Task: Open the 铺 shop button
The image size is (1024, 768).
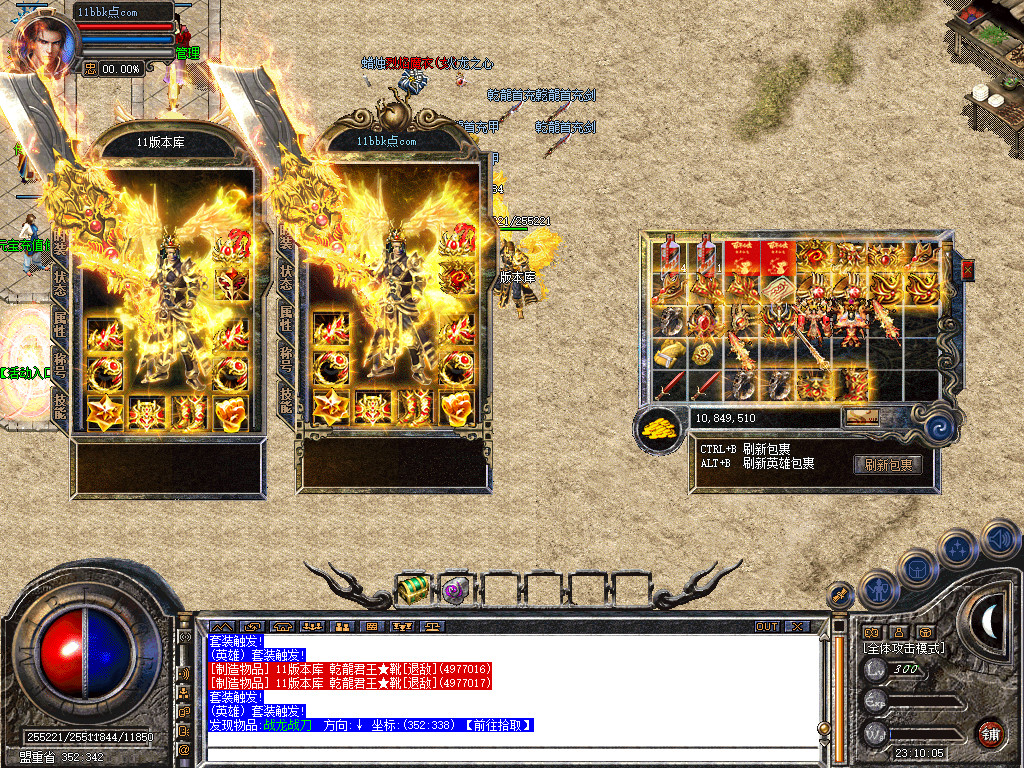Action: tap(991, 732)
